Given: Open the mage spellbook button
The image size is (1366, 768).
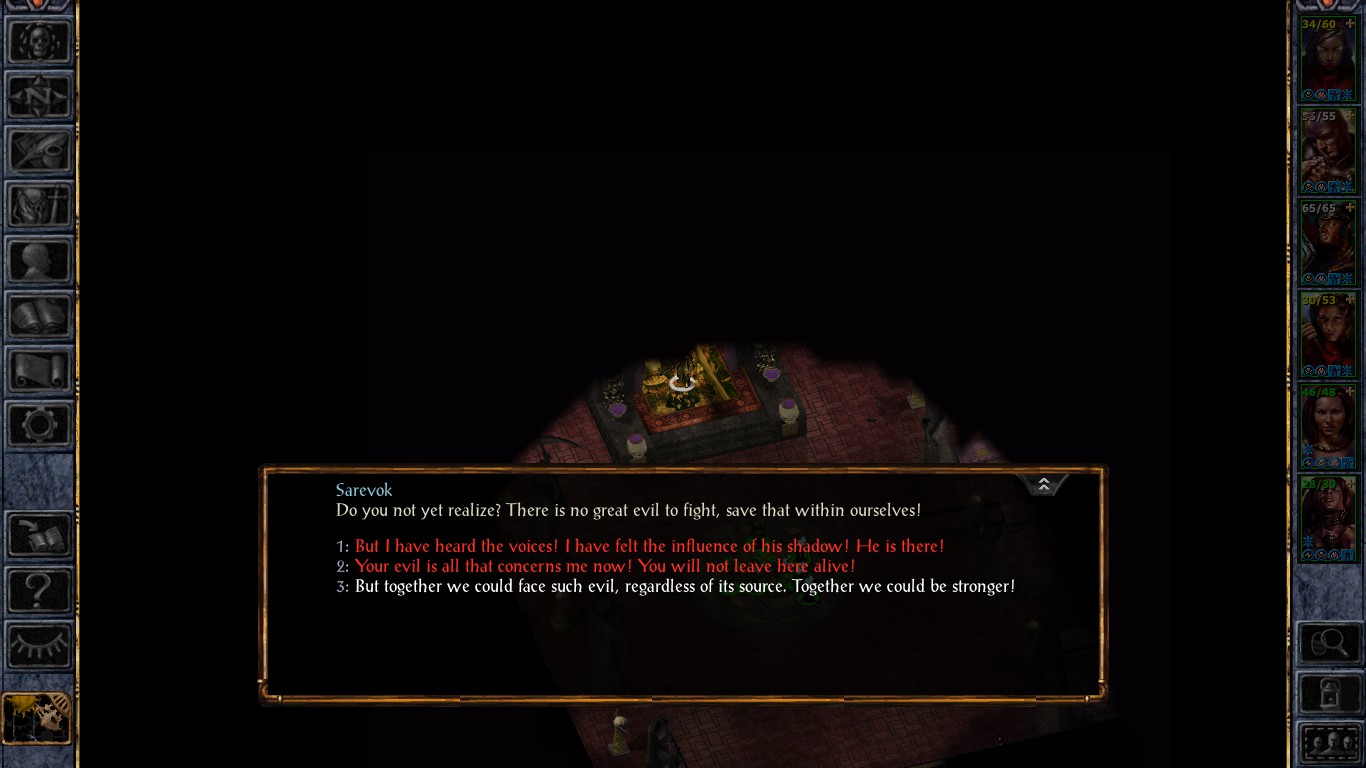Looking at the screenshot, I should coord(39,316).
